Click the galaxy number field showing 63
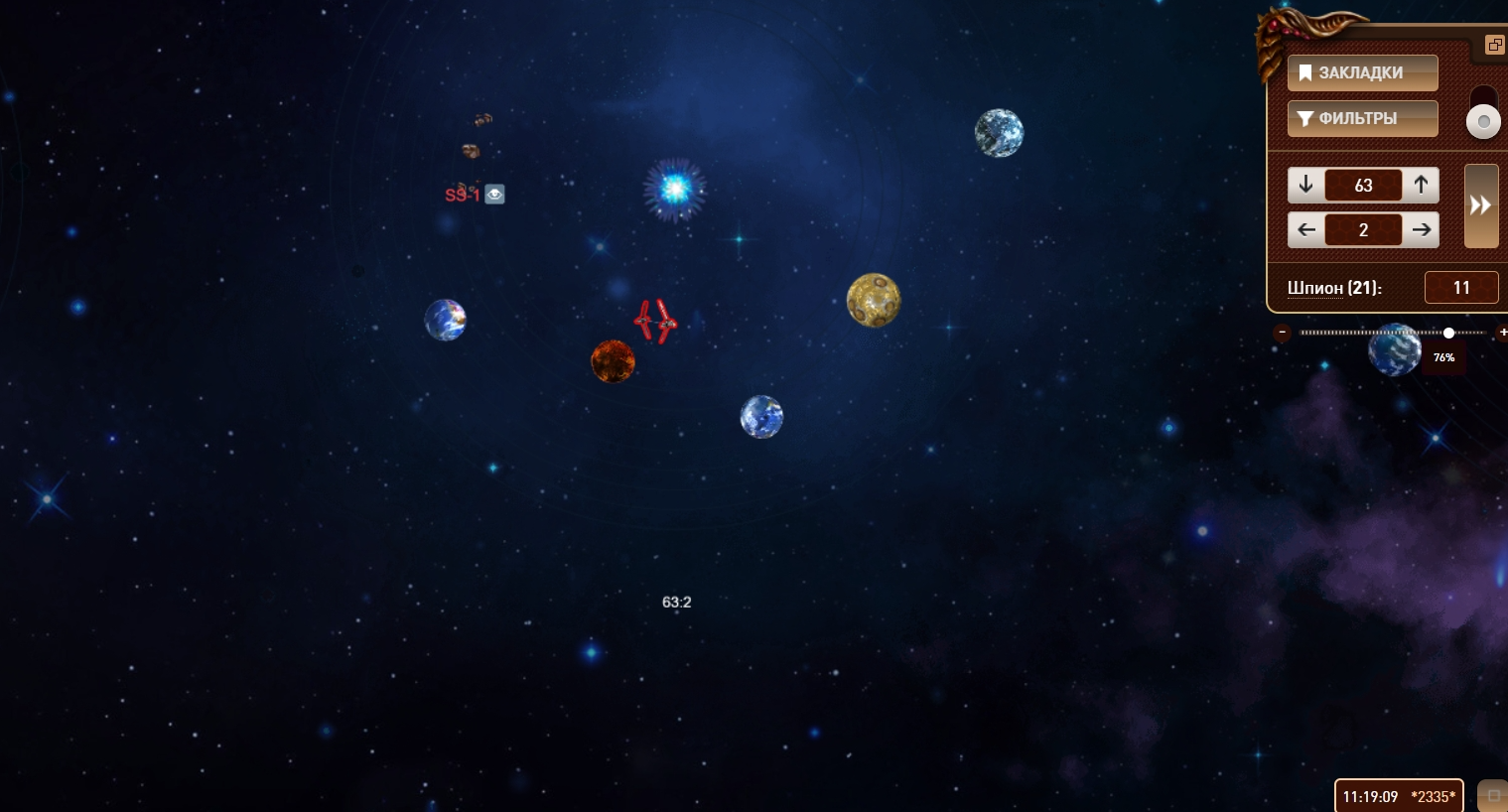1508x812 pixels. click(x=1363, y=186)
